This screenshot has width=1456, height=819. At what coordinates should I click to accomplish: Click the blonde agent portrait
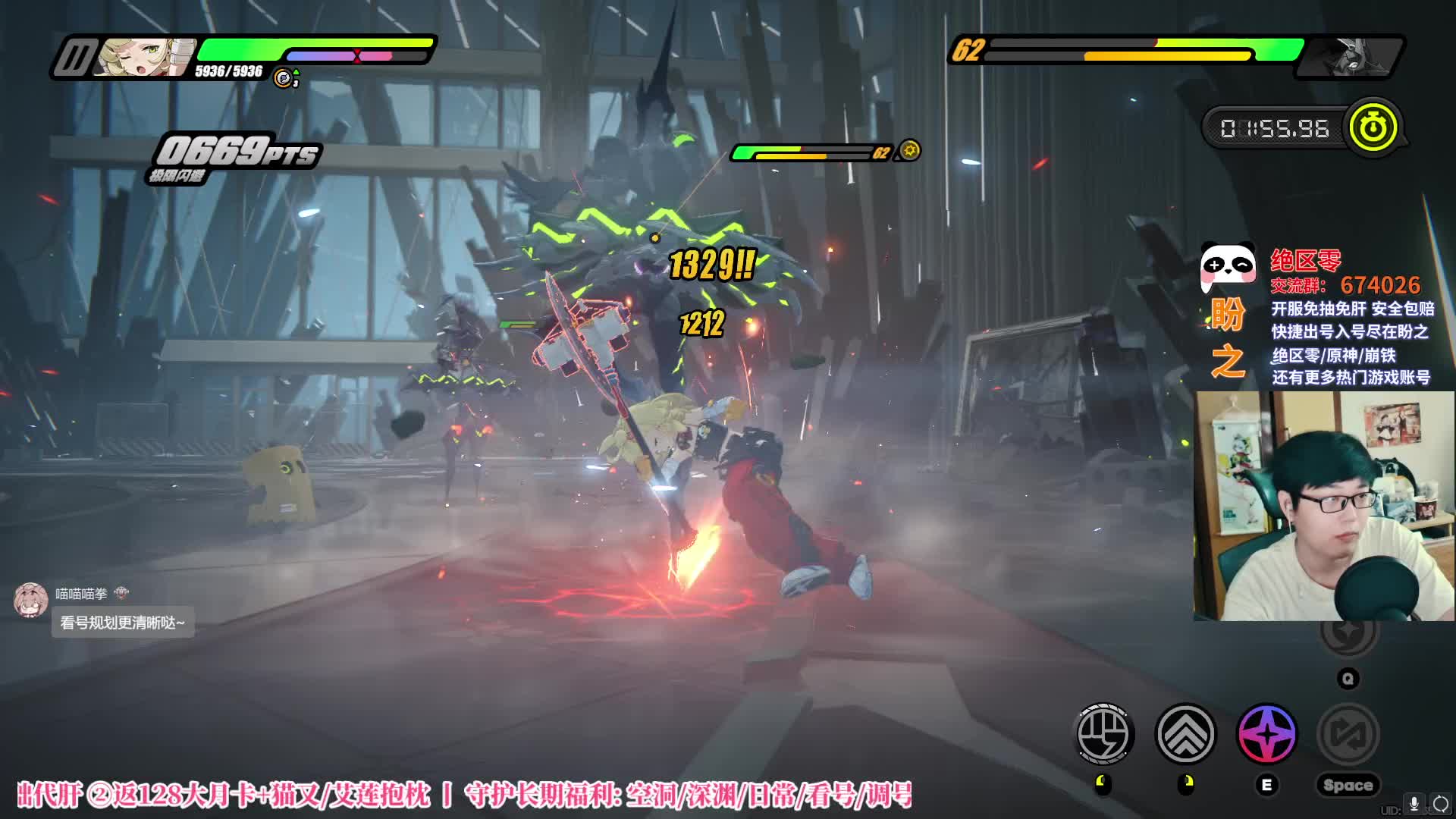[144, 58]
